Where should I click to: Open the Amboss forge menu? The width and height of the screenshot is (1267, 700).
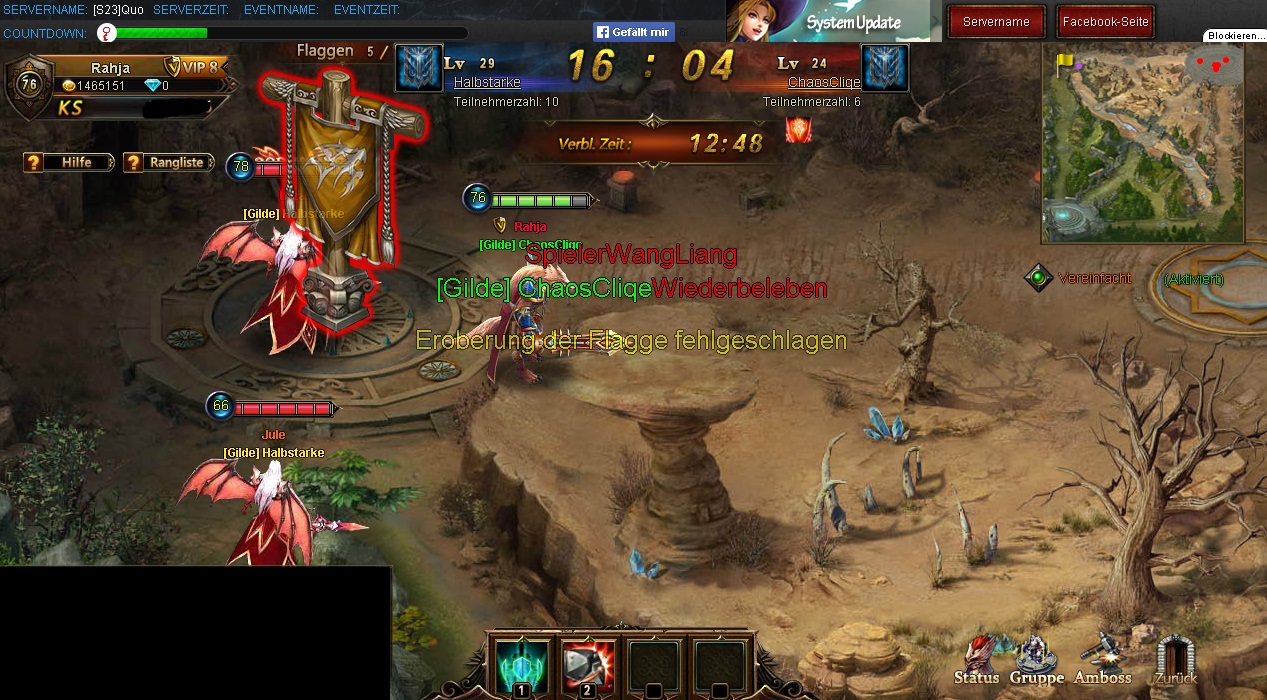coord(1103,659)
